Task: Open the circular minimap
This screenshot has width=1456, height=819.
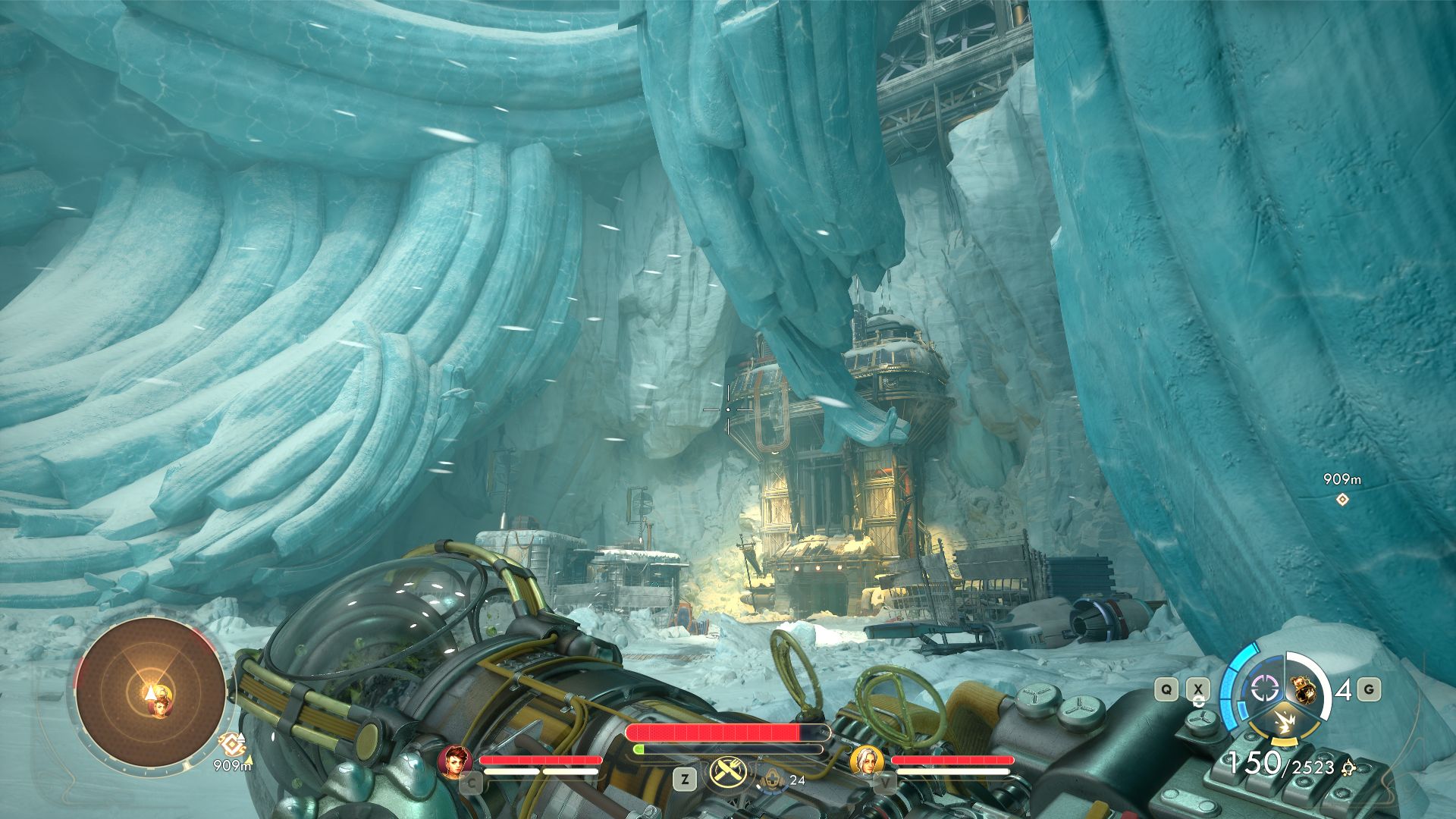Action: pyautogui.click(x=151, y=693)
